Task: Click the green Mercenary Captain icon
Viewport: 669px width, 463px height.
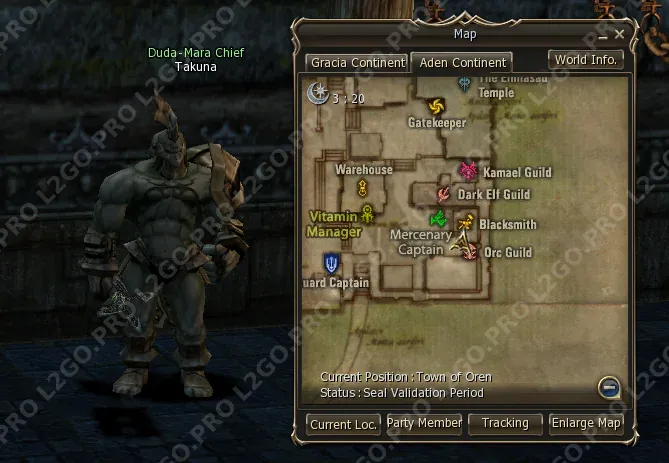Action: 437,219
